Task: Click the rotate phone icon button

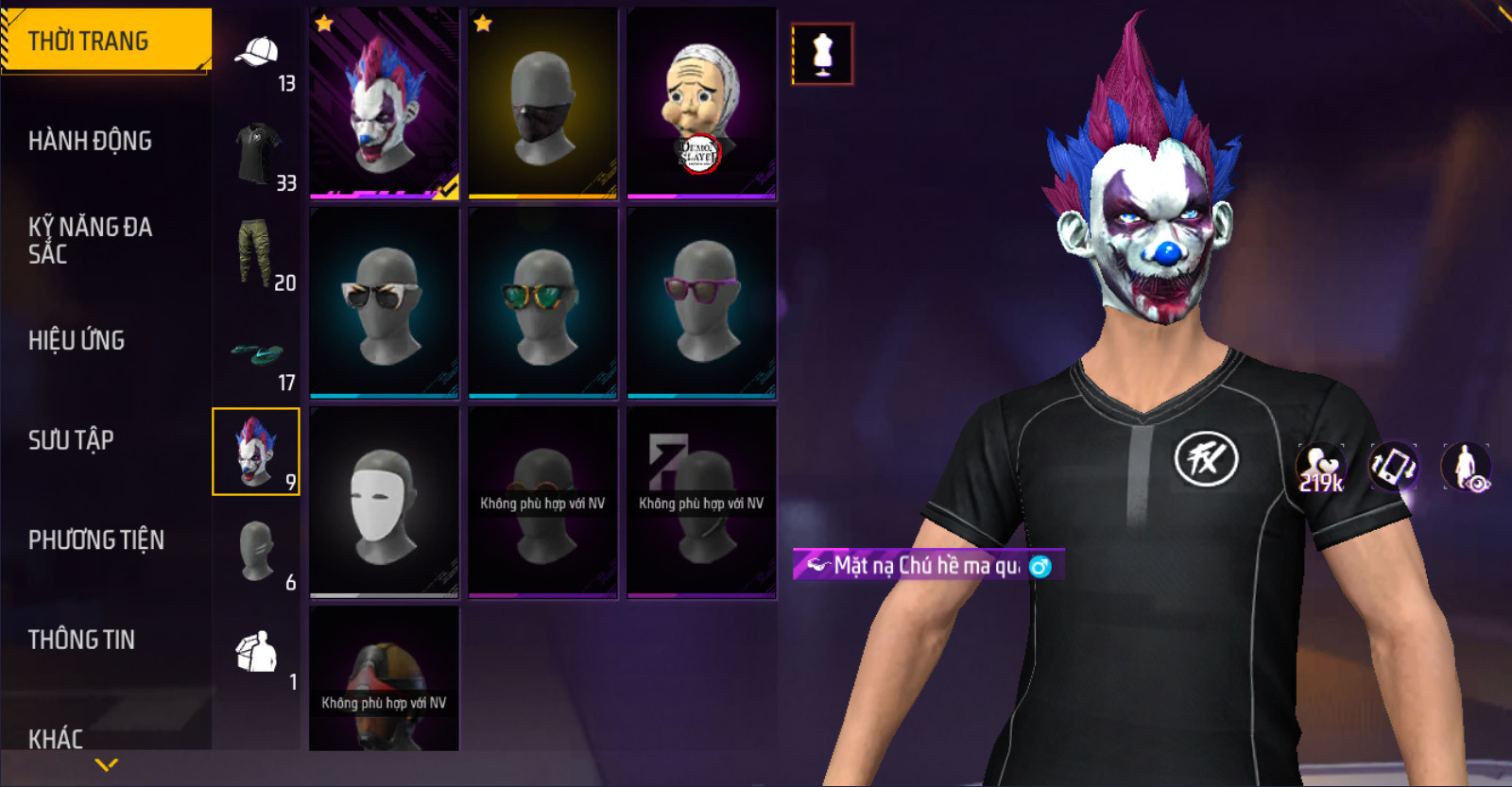Action: (1393, 467)
